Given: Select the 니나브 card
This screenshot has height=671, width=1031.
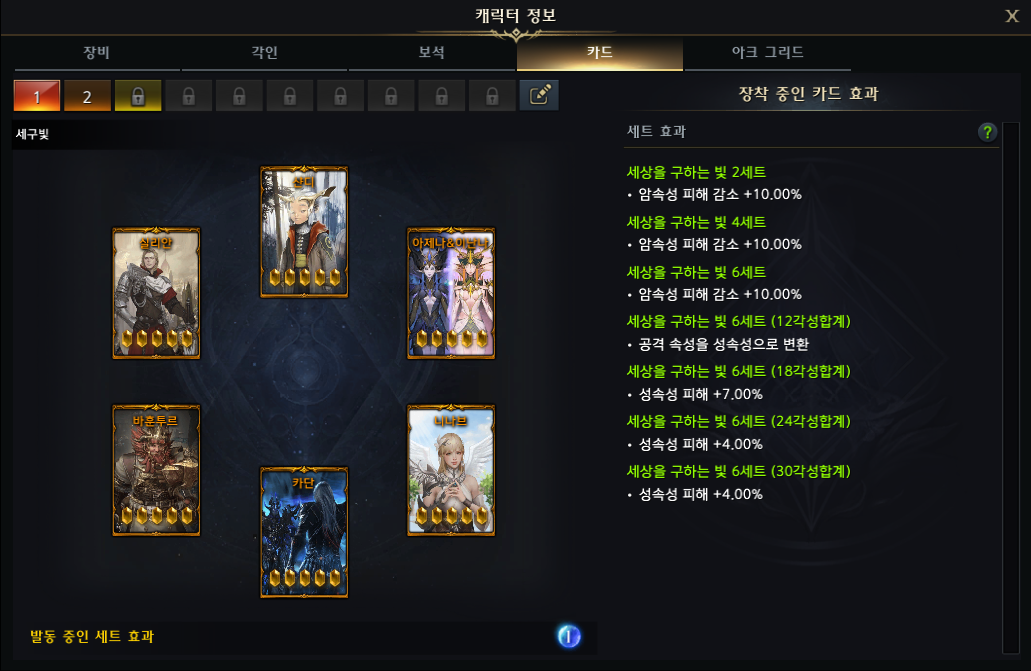Looking at the screenshot, I should pos(451,470).
